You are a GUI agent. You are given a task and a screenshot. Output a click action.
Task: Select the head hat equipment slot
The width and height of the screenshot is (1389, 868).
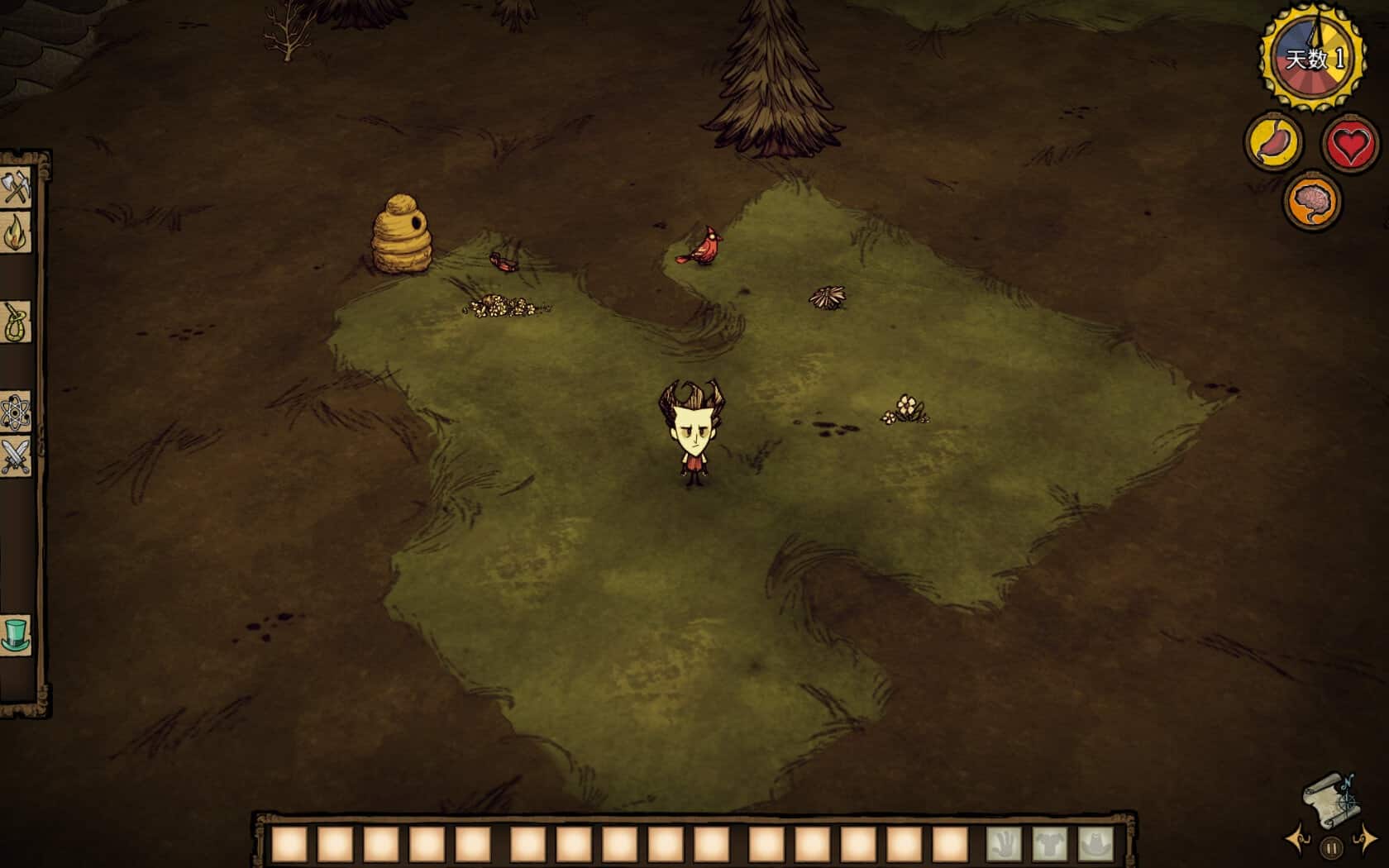(1095, 844)
